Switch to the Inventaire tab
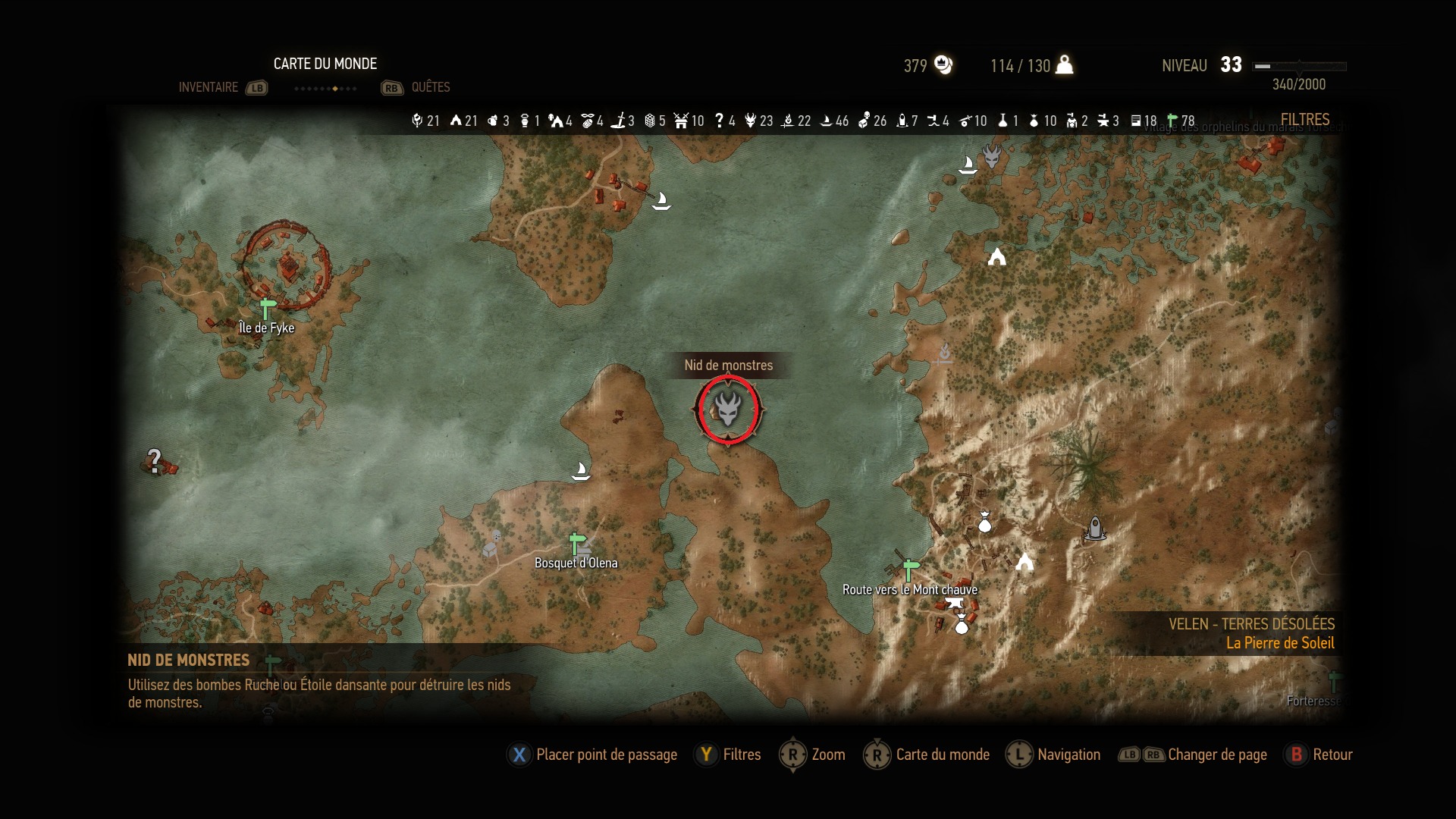 click(x=209, y=87)
